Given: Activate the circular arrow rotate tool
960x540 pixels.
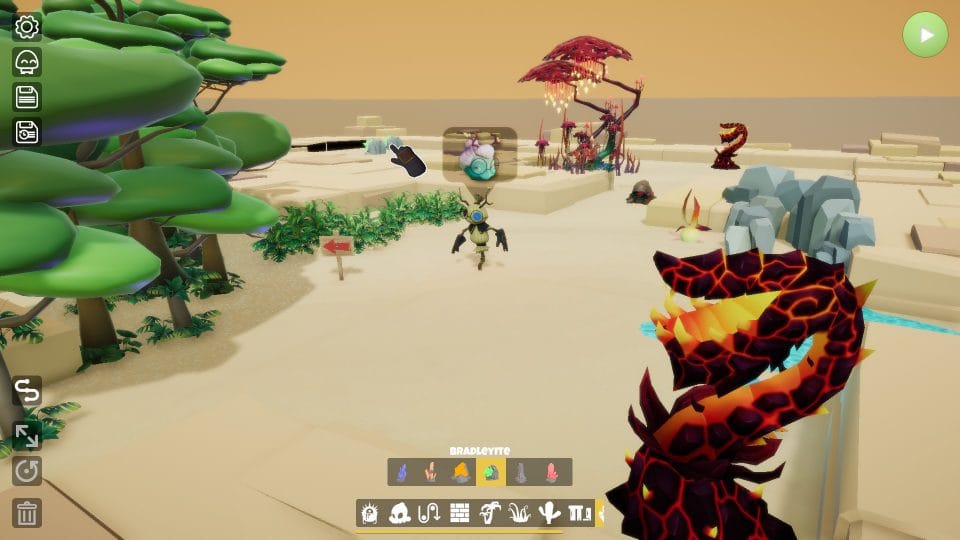Looking at the screenshot, I should pos(27,471).
